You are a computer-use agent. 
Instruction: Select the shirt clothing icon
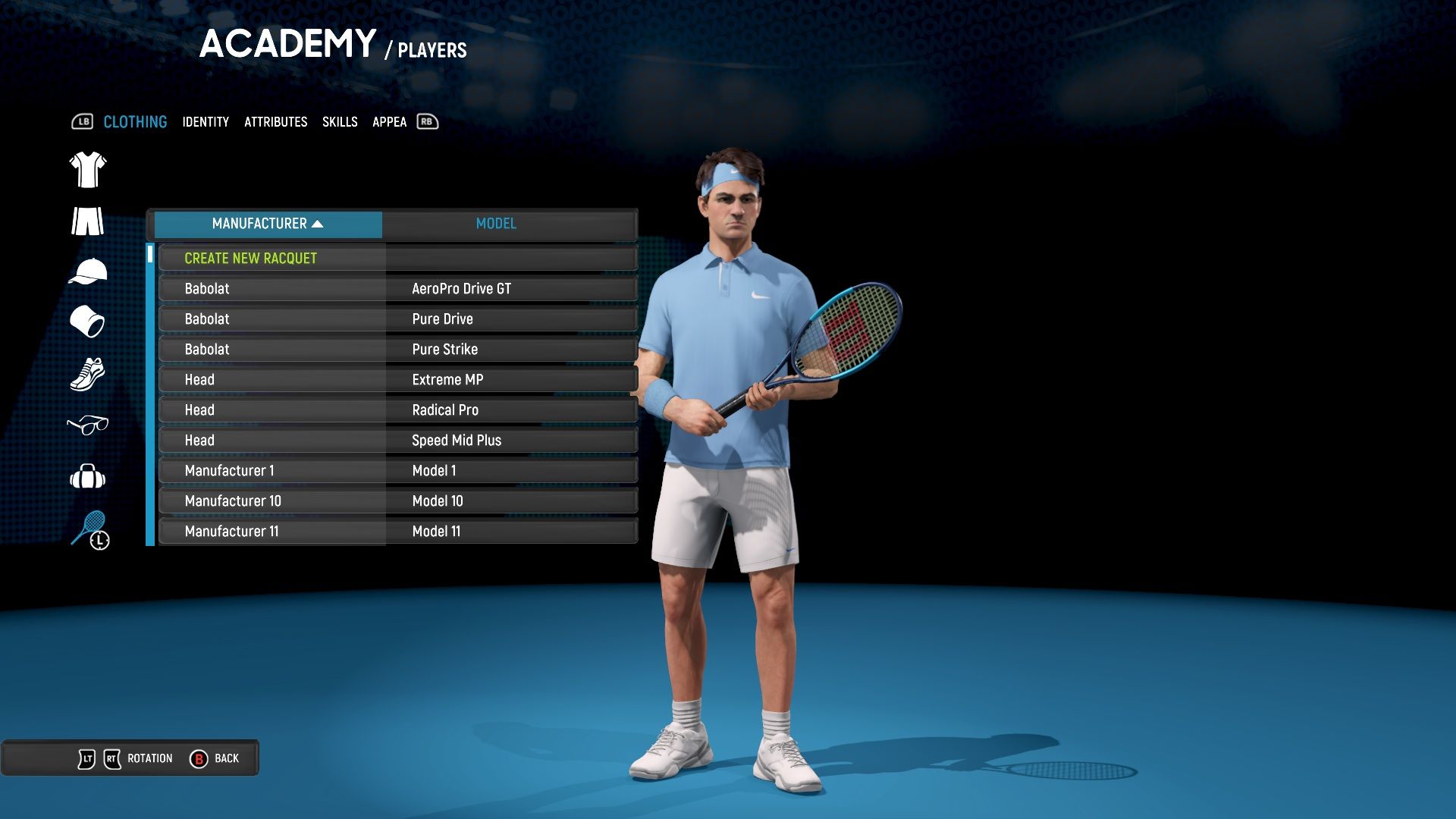click(87, 169)
